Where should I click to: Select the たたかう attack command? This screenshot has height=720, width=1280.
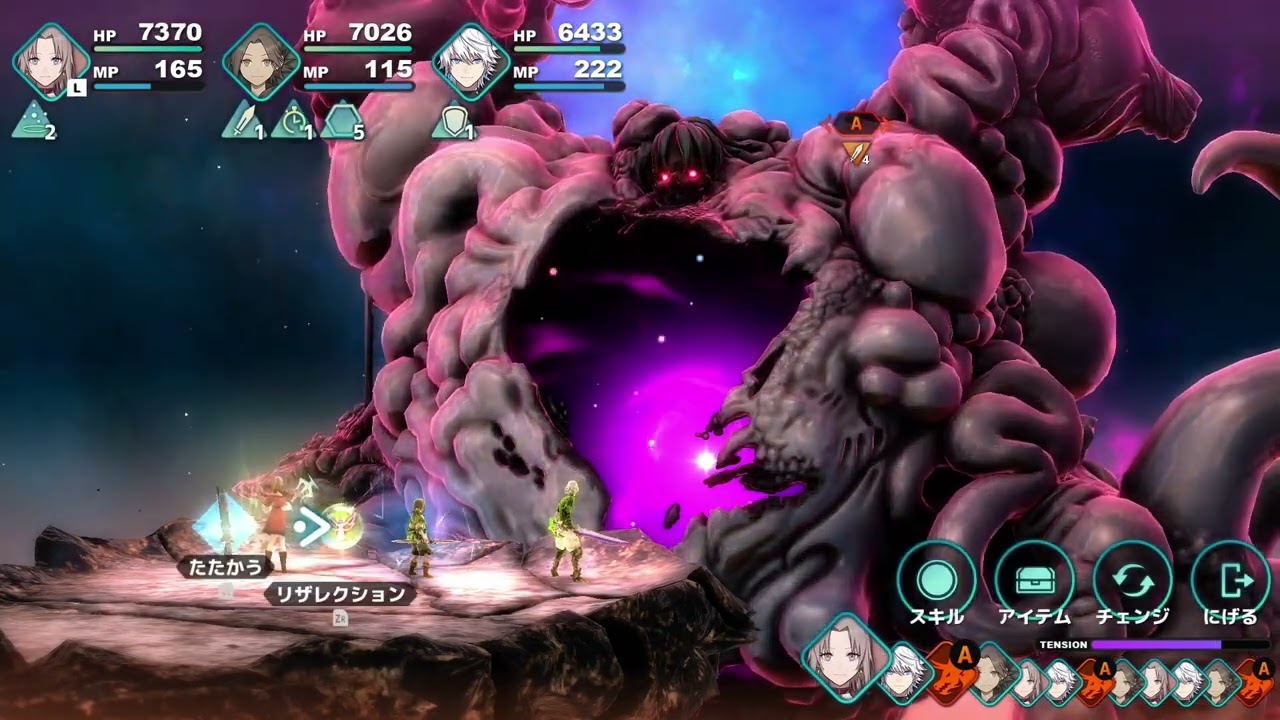pyautogui.click(x=226, y=567)
